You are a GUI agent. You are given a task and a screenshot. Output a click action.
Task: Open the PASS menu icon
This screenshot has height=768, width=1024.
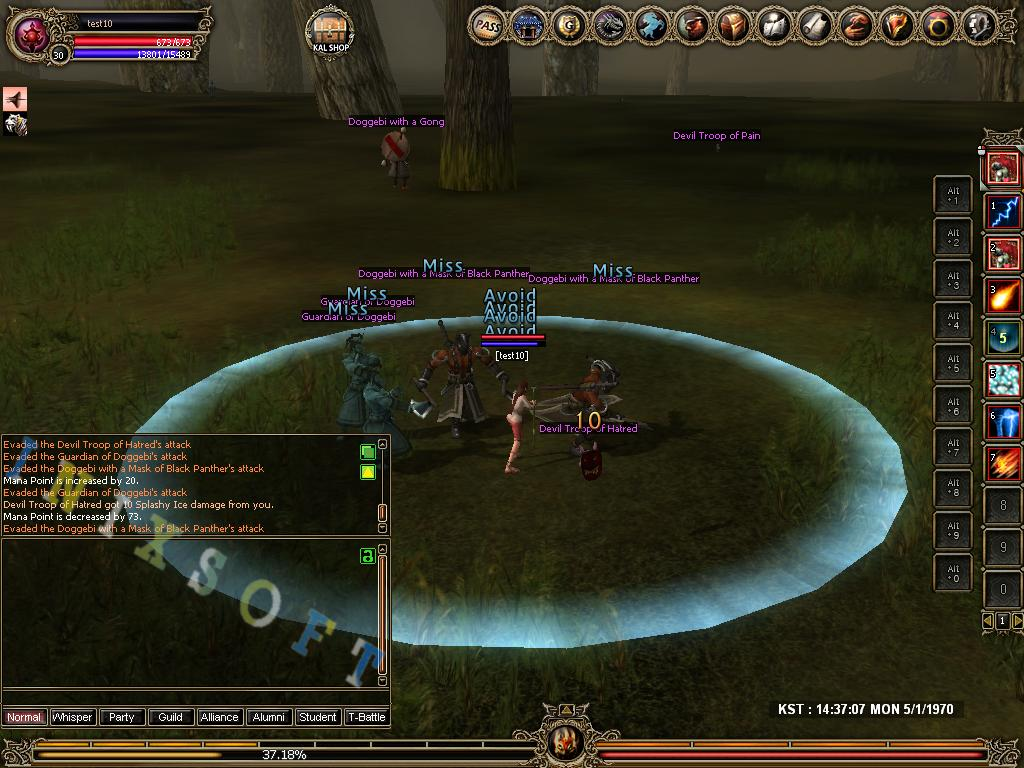tap(487, 26)
